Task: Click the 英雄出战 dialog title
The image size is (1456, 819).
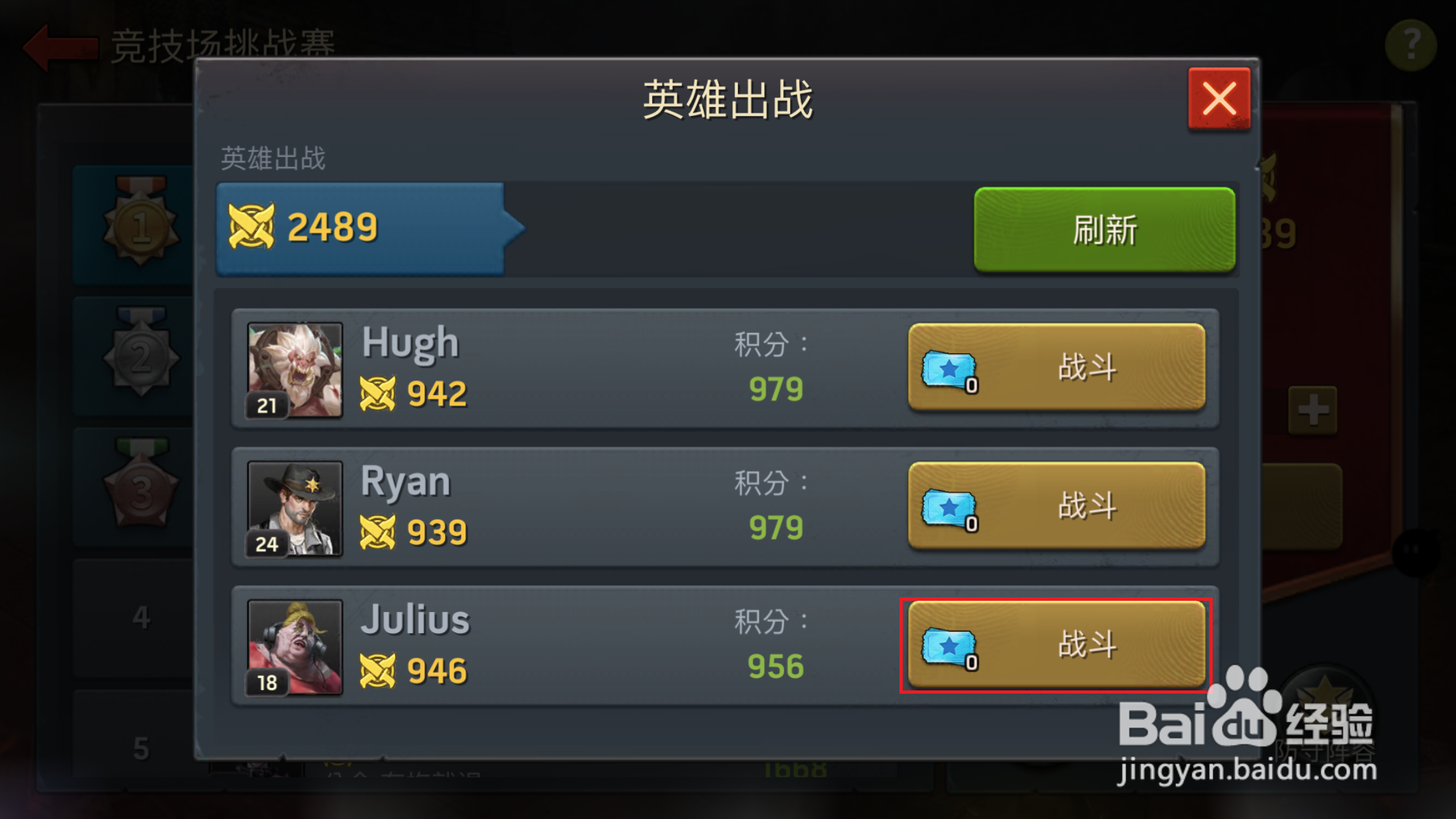Action: tap(727, 97)
